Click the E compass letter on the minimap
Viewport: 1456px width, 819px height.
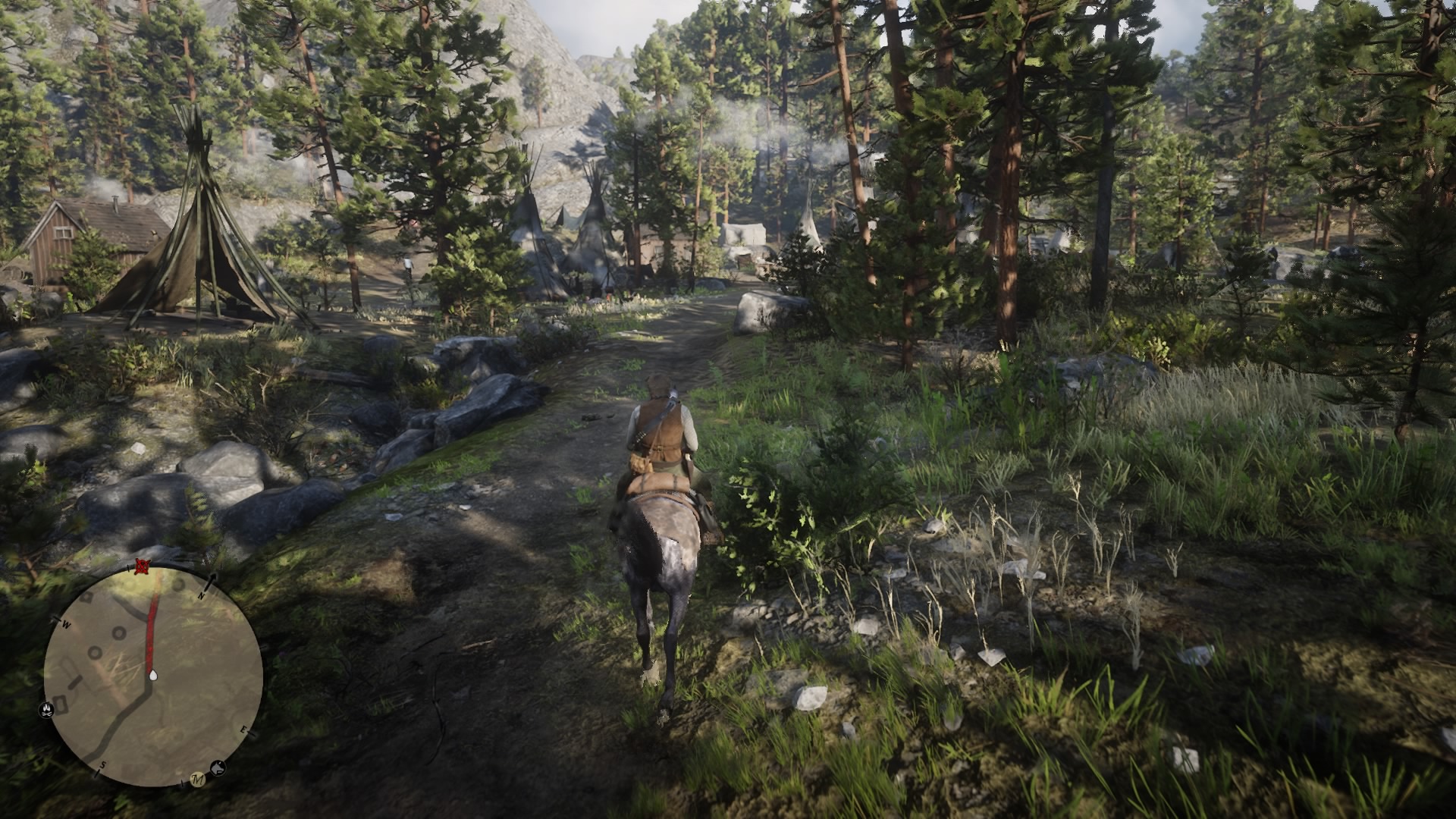244,730
